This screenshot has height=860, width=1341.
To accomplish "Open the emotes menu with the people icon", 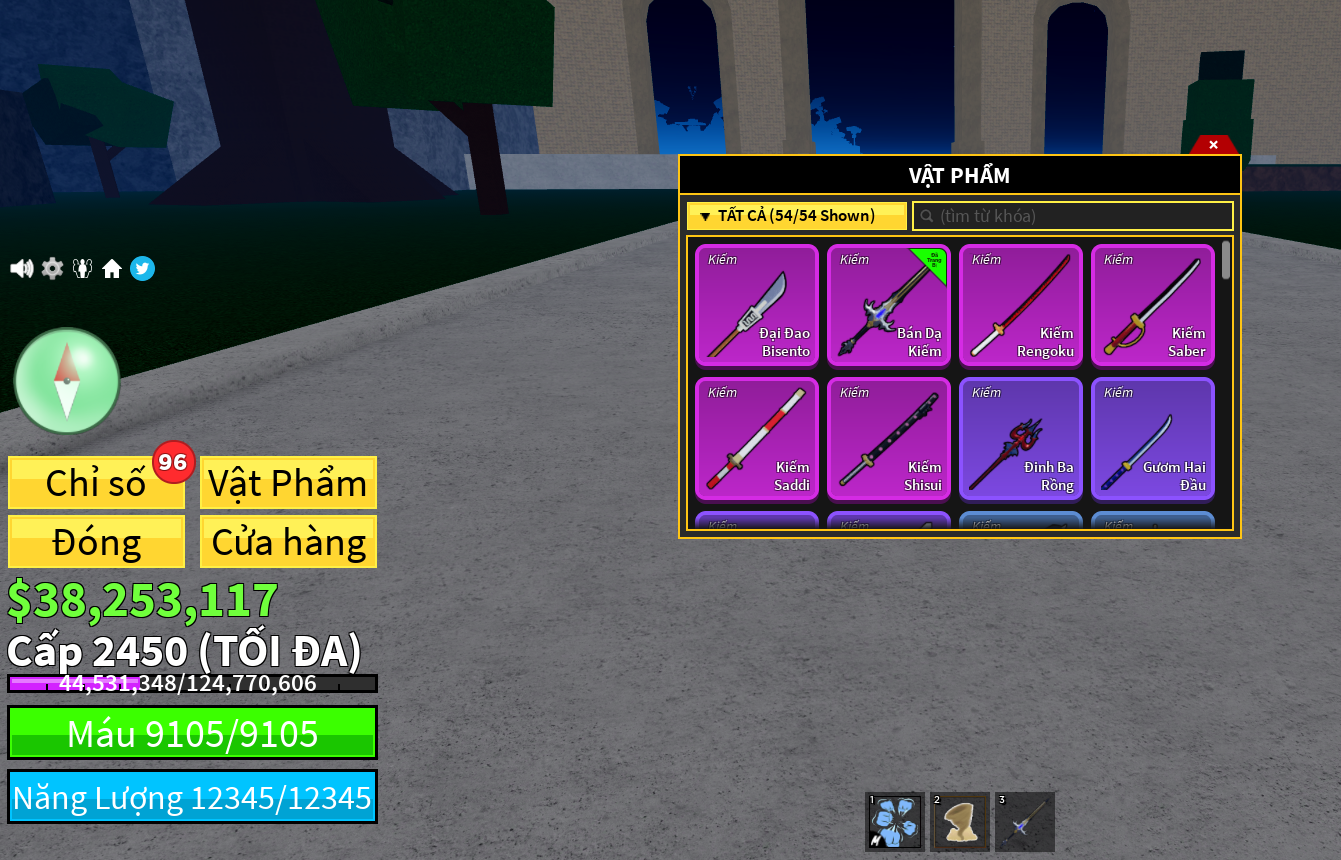I will (82, 268).
